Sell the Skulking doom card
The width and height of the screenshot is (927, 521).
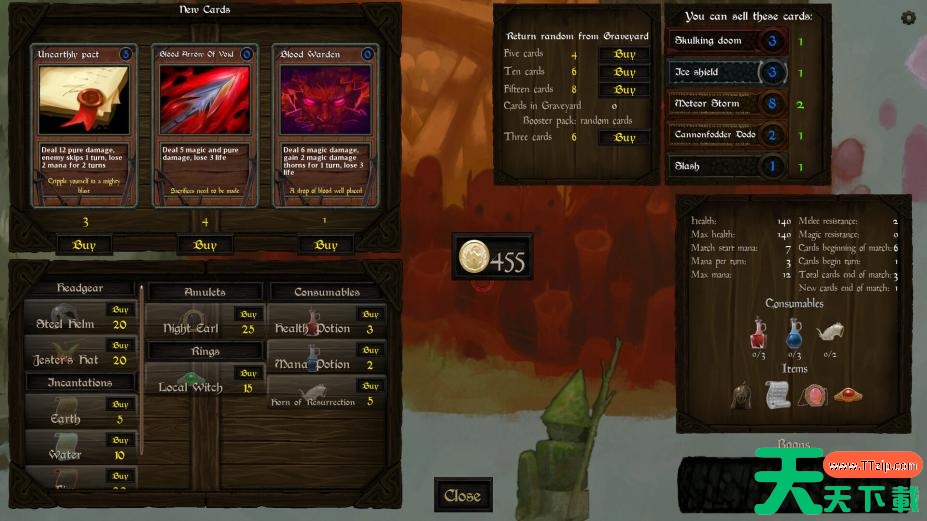[727, 42]
